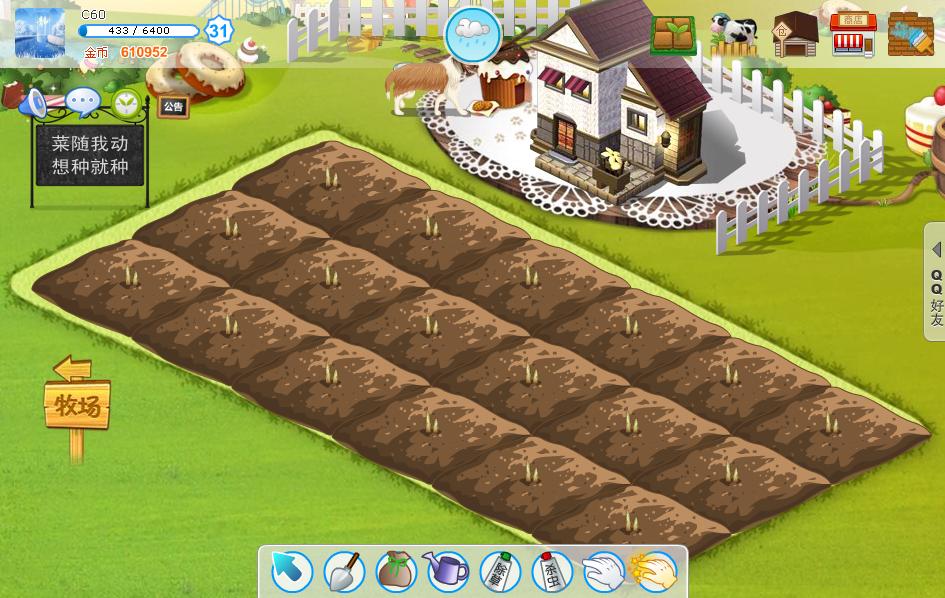This screenshot has width=945, height=598.
Task: Choose the purple watering can
Action: click(447, 571)
